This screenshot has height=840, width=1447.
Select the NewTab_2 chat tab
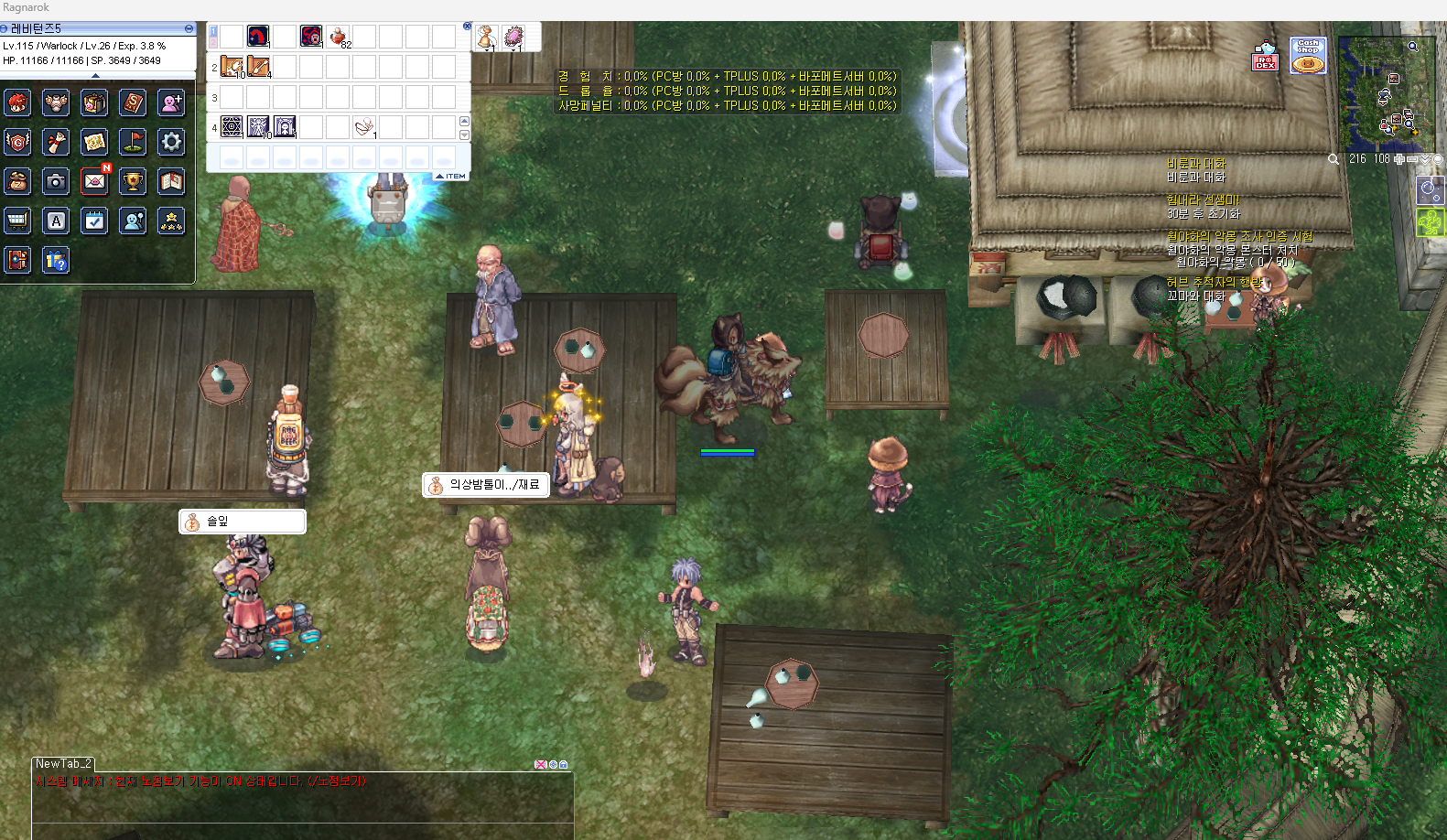click(x=63, y=763)
